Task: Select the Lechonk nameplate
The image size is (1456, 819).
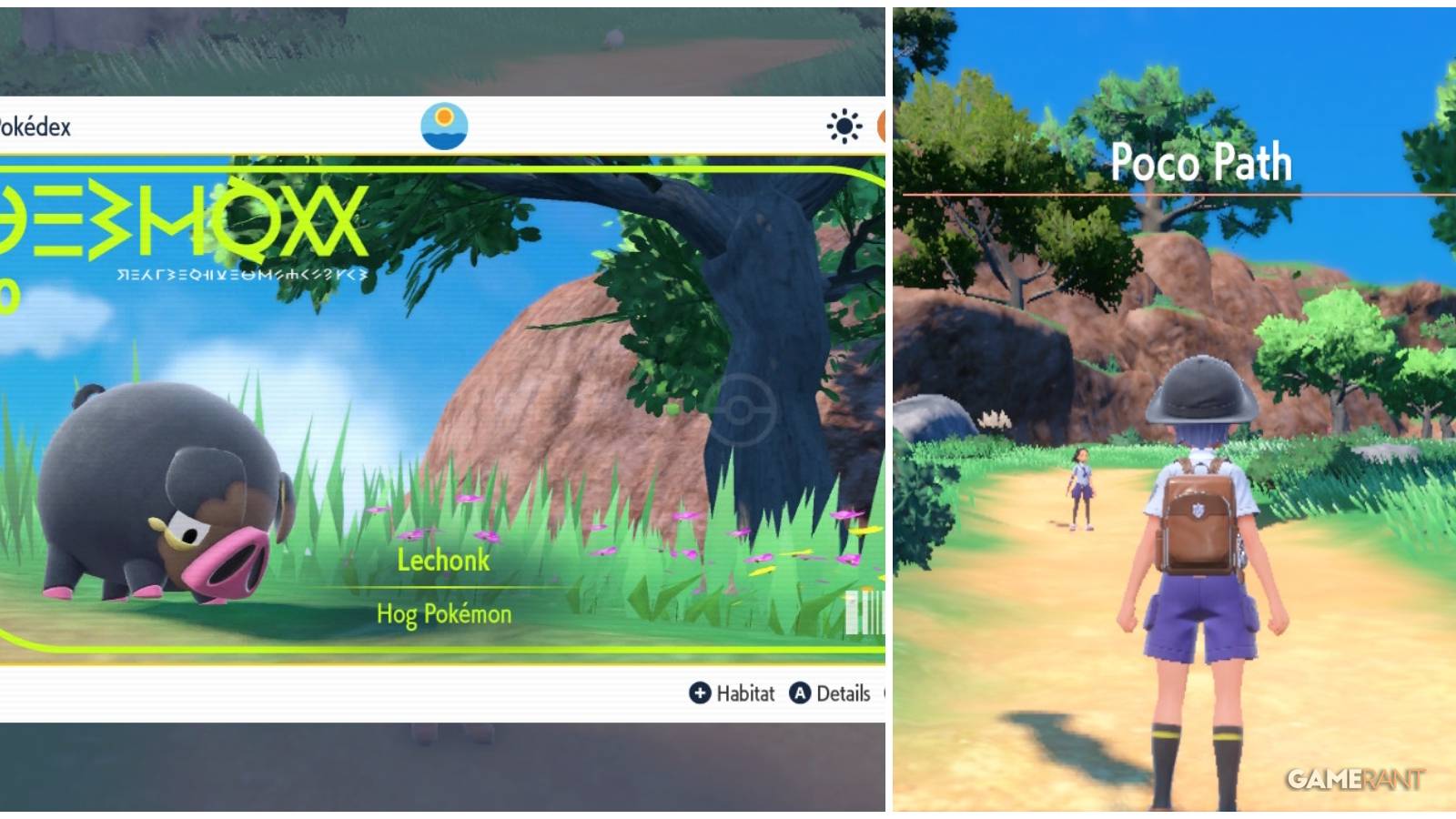Action: click(x=443, y=561)
